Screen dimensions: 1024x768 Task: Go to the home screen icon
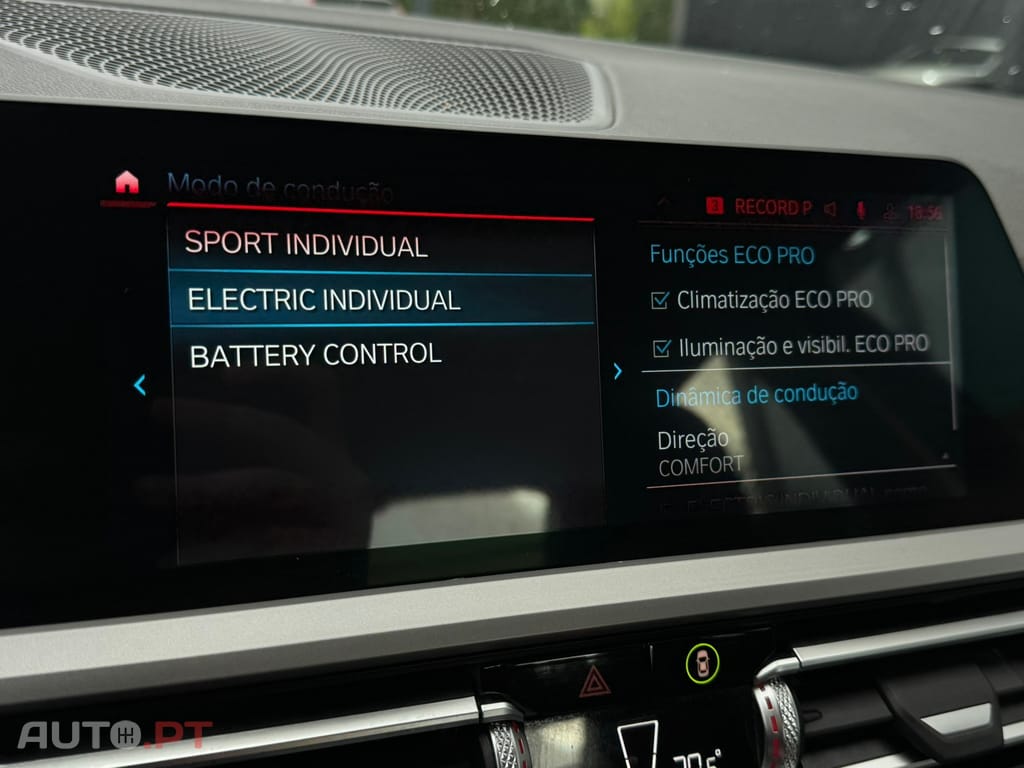tap(126, 183)
